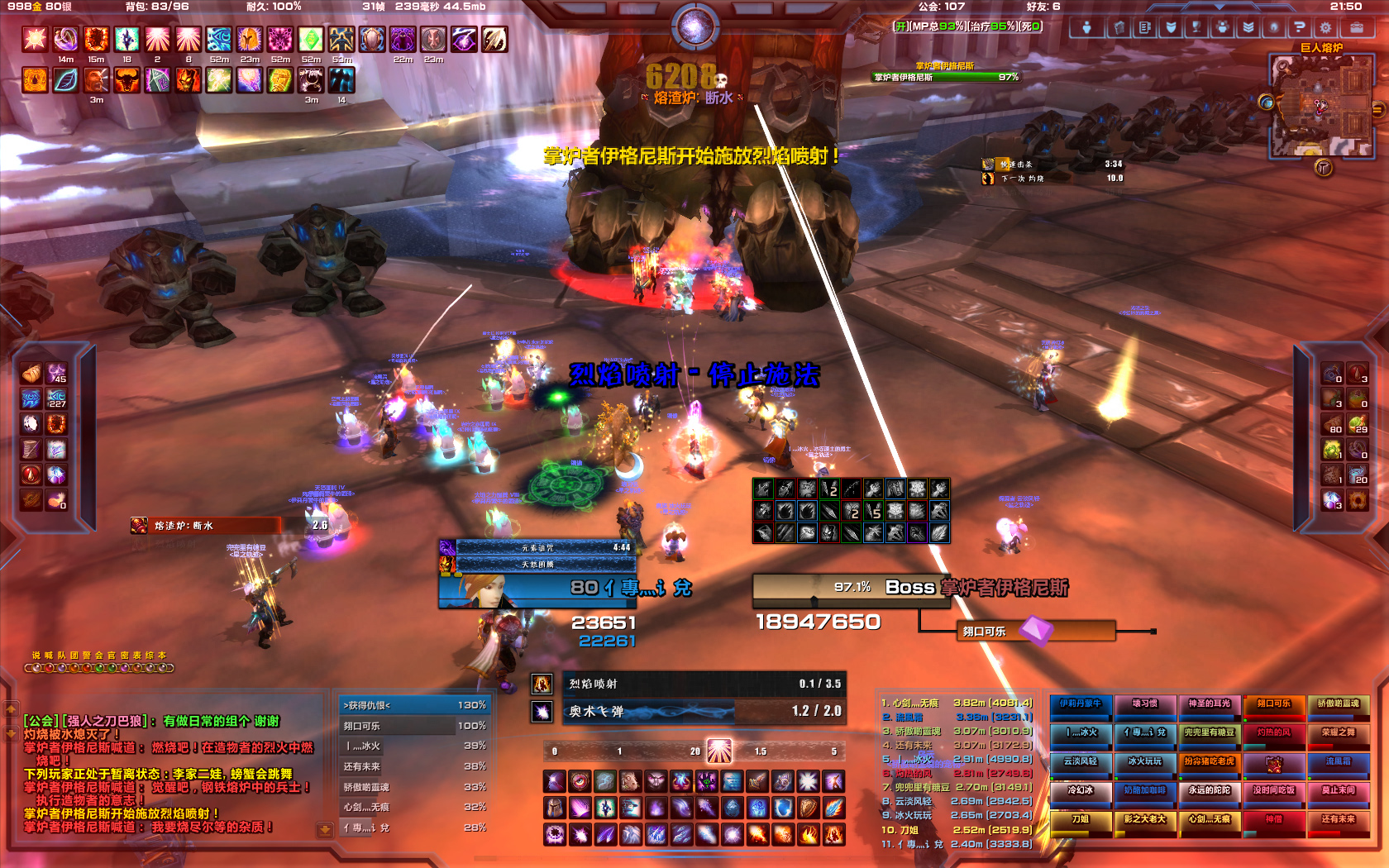The height and width of the screenshot is (868, 1389).
Task: Toggle the 会 guild chat channel dot
Action: point(99,668)
